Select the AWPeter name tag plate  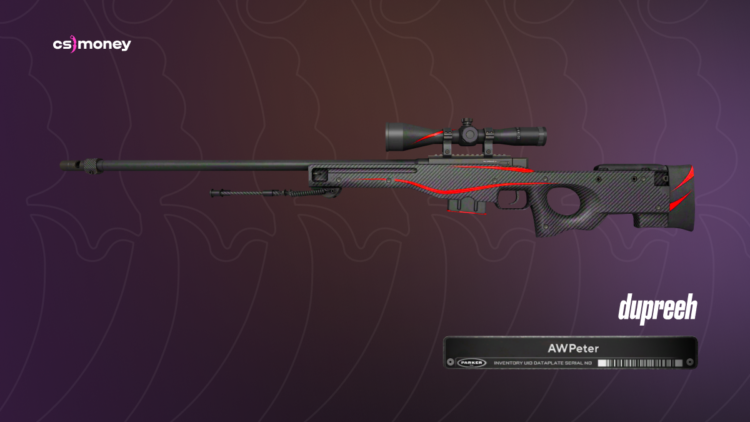570,353
